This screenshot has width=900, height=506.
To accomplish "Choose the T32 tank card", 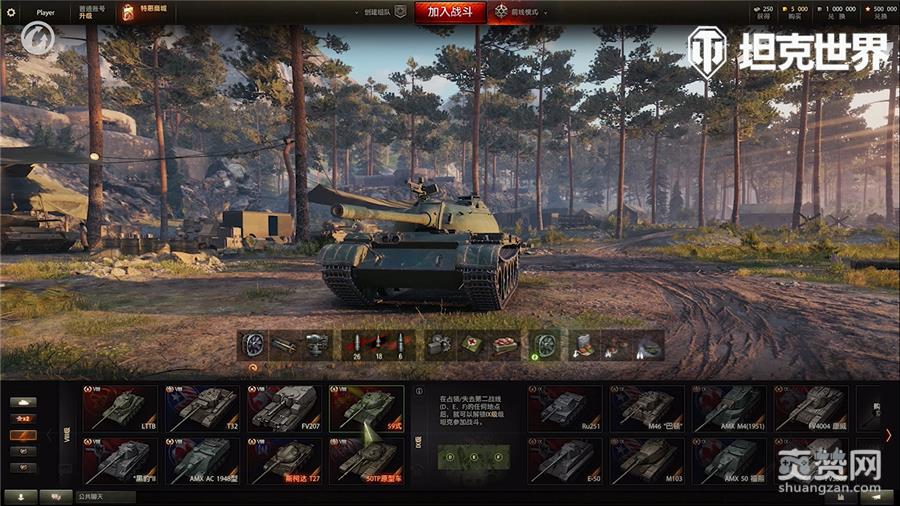I will point(201,408).
